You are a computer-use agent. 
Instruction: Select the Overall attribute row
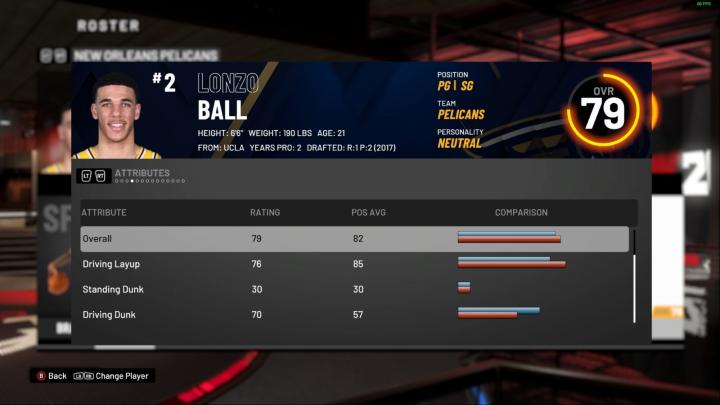(x=354, y=239)
